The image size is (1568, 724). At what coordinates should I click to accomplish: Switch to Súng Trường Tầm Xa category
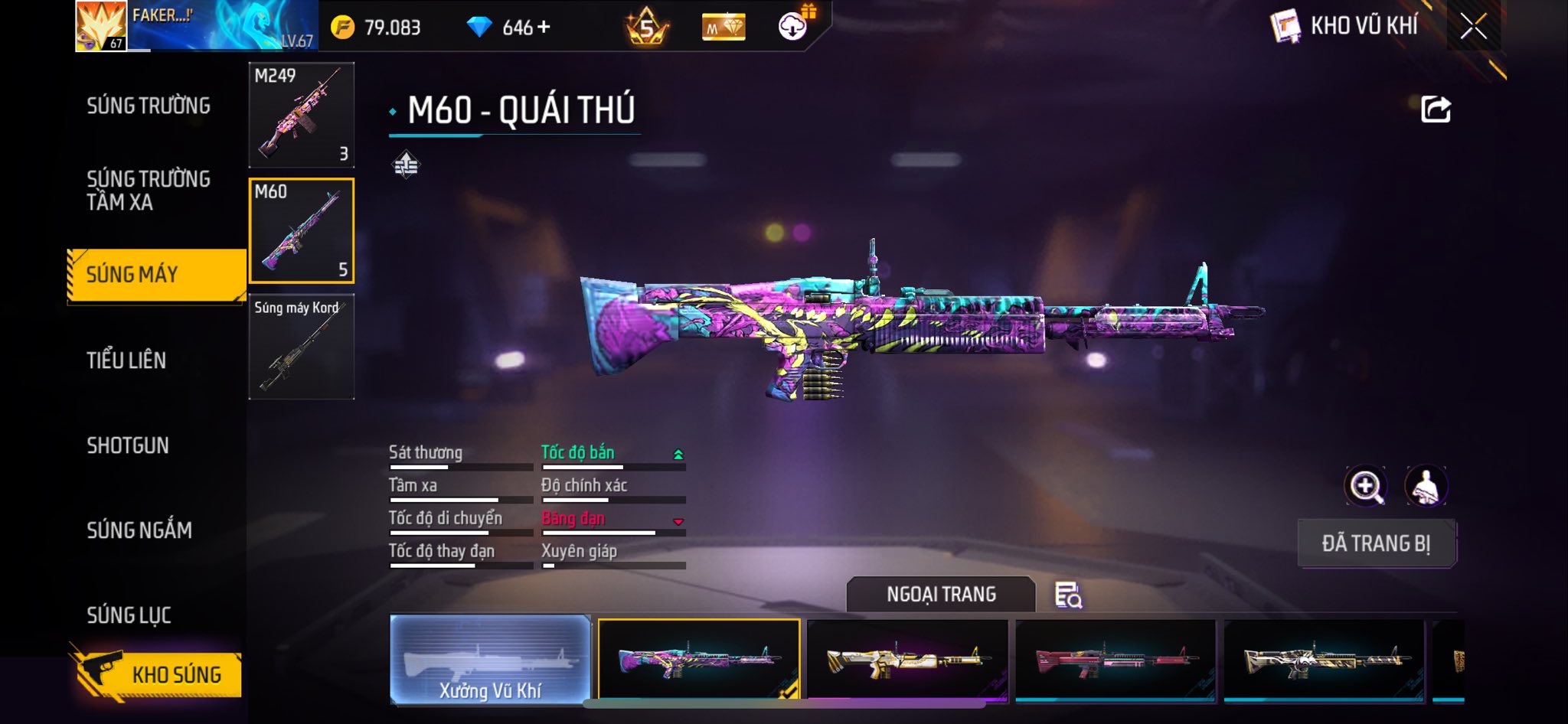pos(149,191)
